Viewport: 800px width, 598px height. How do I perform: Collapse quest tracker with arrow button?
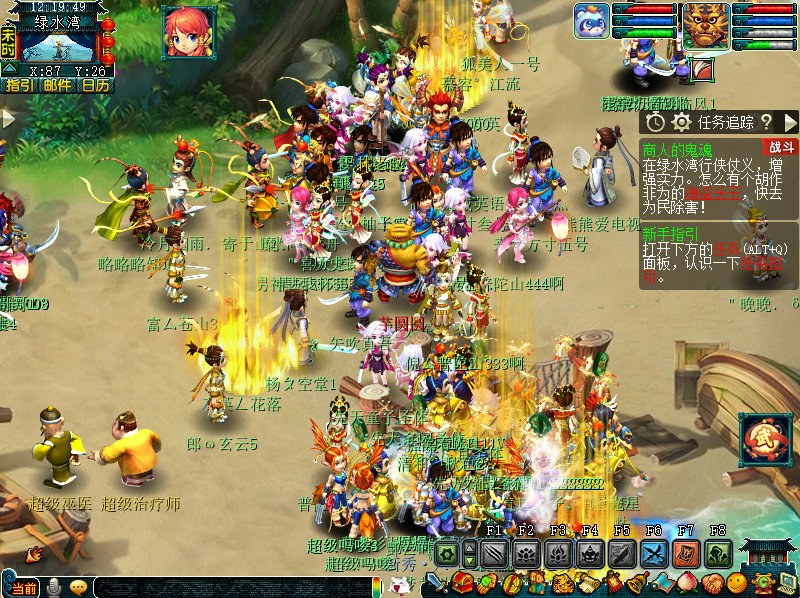tap(789, 122)
